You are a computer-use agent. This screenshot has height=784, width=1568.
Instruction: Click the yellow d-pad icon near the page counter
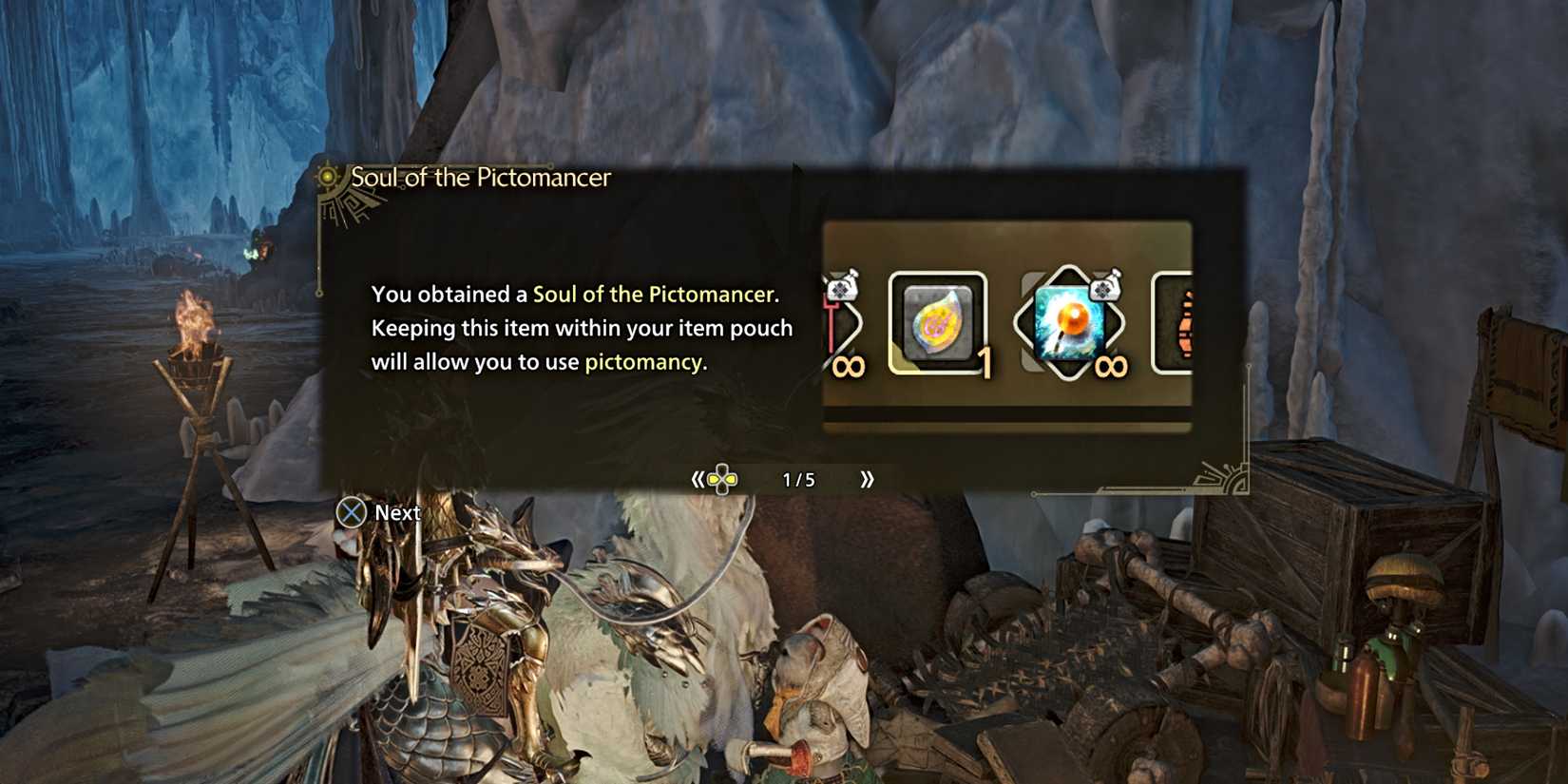720,480
